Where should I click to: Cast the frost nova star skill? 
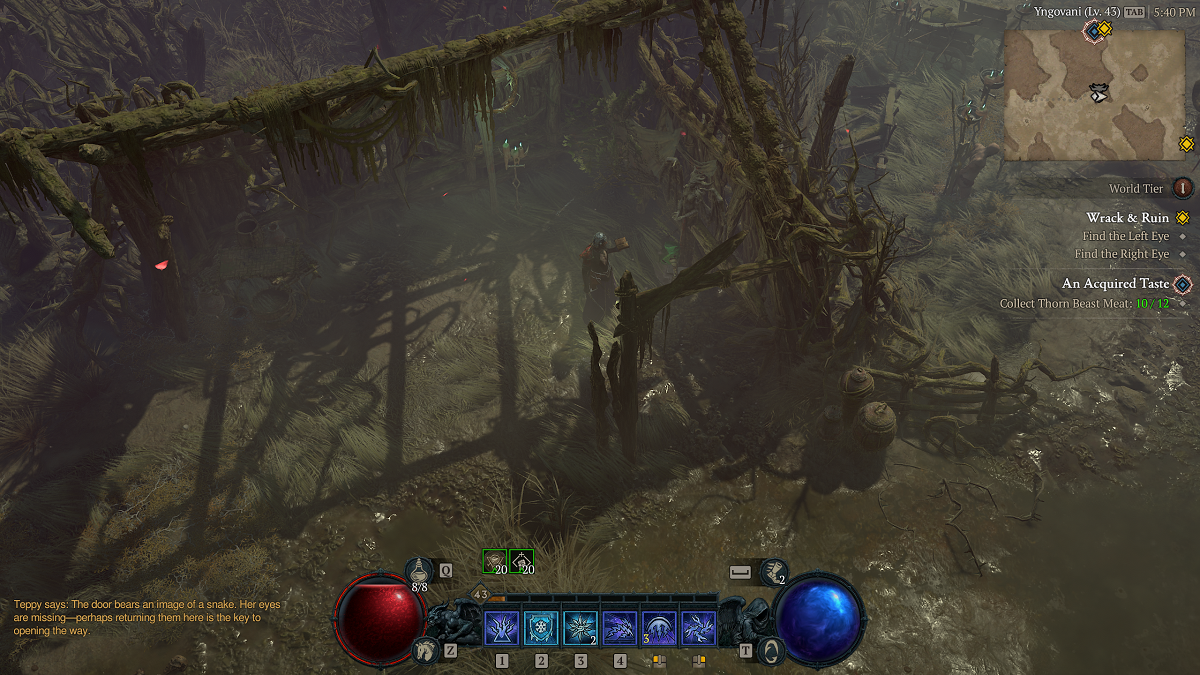click(x=580, y=629)
